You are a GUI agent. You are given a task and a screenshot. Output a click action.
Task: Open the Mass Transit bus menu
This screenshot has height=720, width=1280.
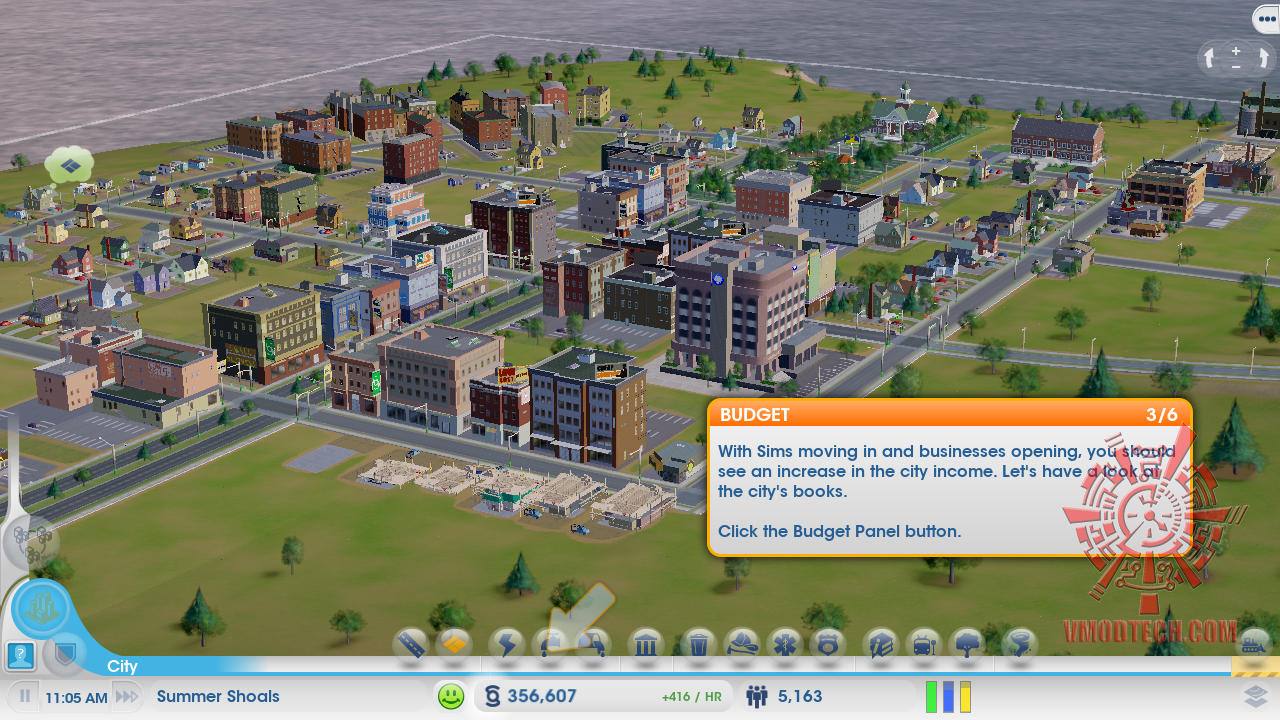coord(924,645)
